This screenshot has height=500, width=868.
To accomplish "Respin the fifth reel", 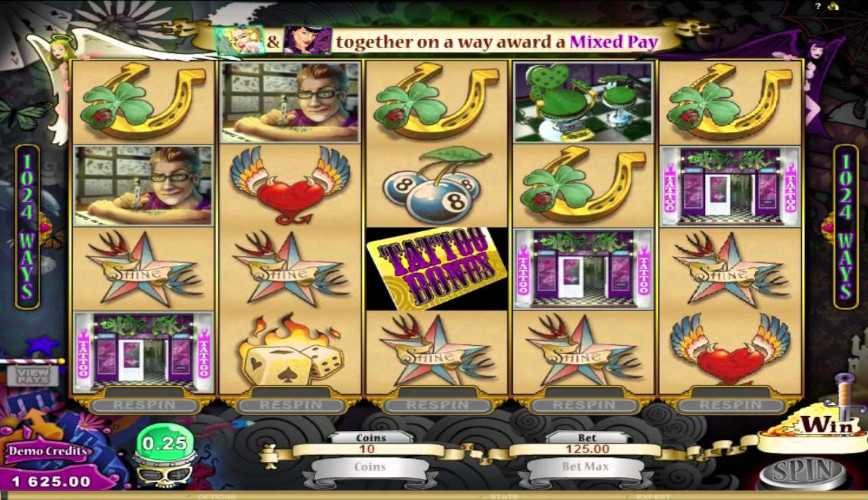I will point(728,406).
